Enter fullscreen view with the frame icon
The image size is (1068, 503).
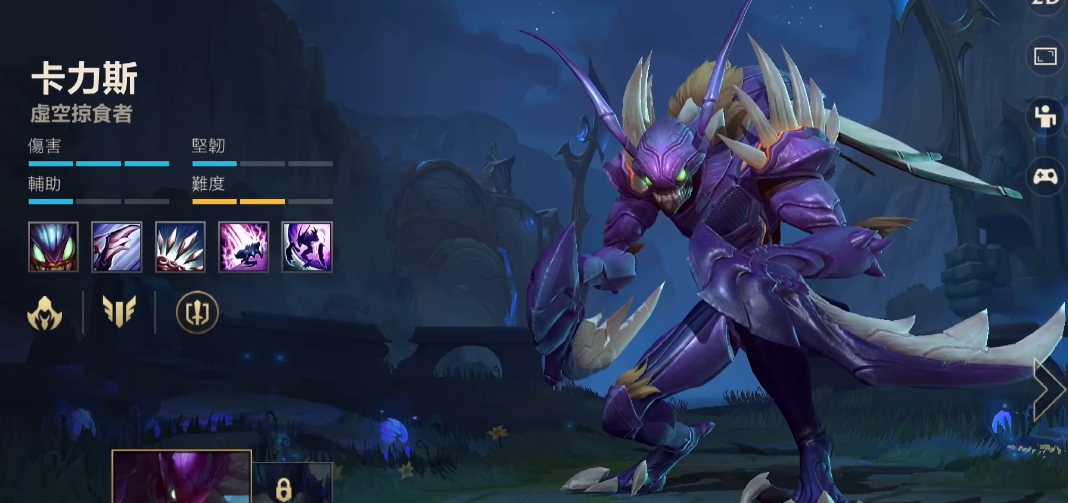[1046, 56]
